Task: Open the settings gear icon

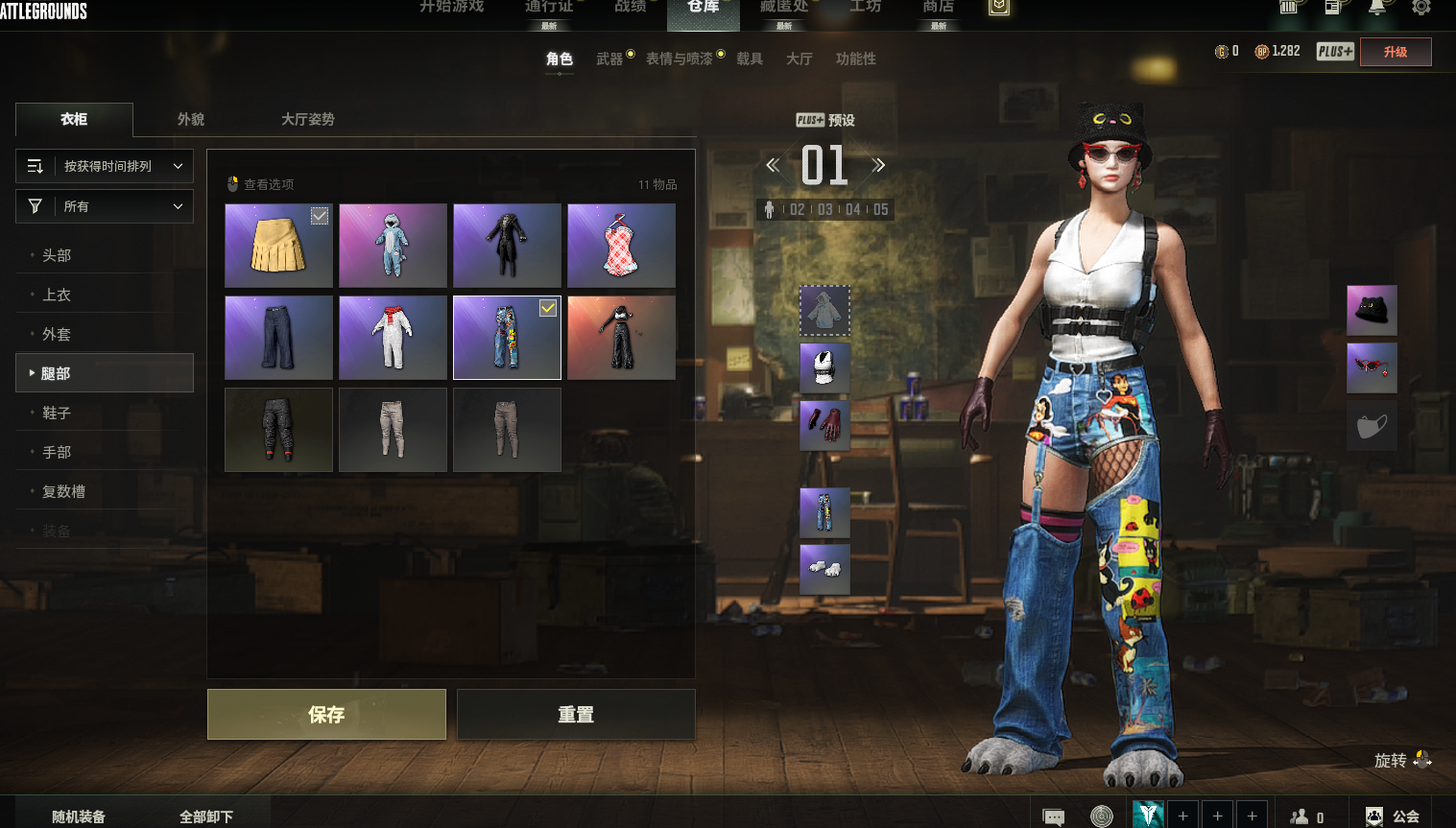Action: click(1420, 8)
